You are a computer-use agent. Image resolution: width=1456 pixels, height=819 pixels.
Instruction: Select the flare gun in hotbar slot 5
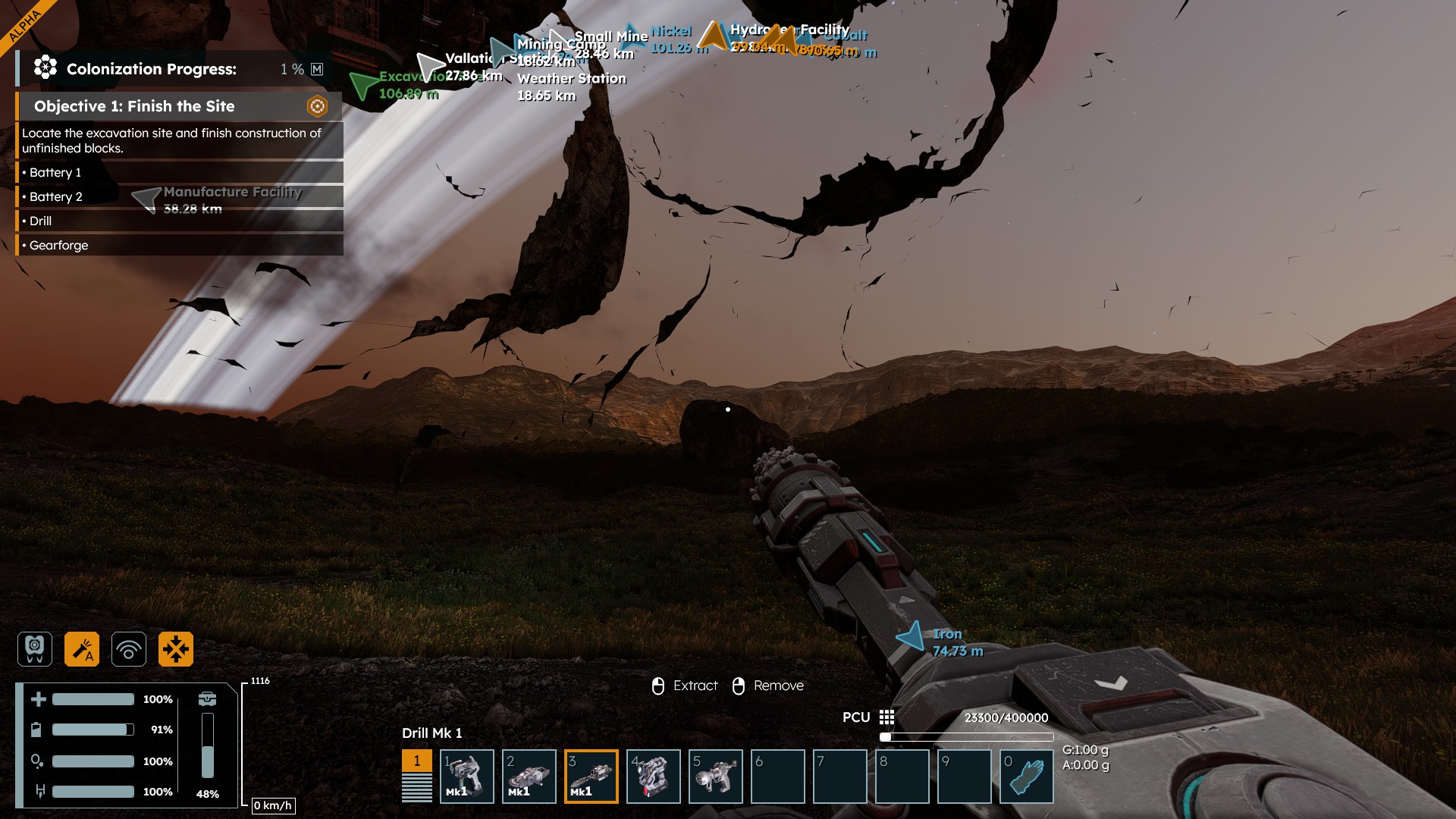pyautogui.click(x=716, y=776)
